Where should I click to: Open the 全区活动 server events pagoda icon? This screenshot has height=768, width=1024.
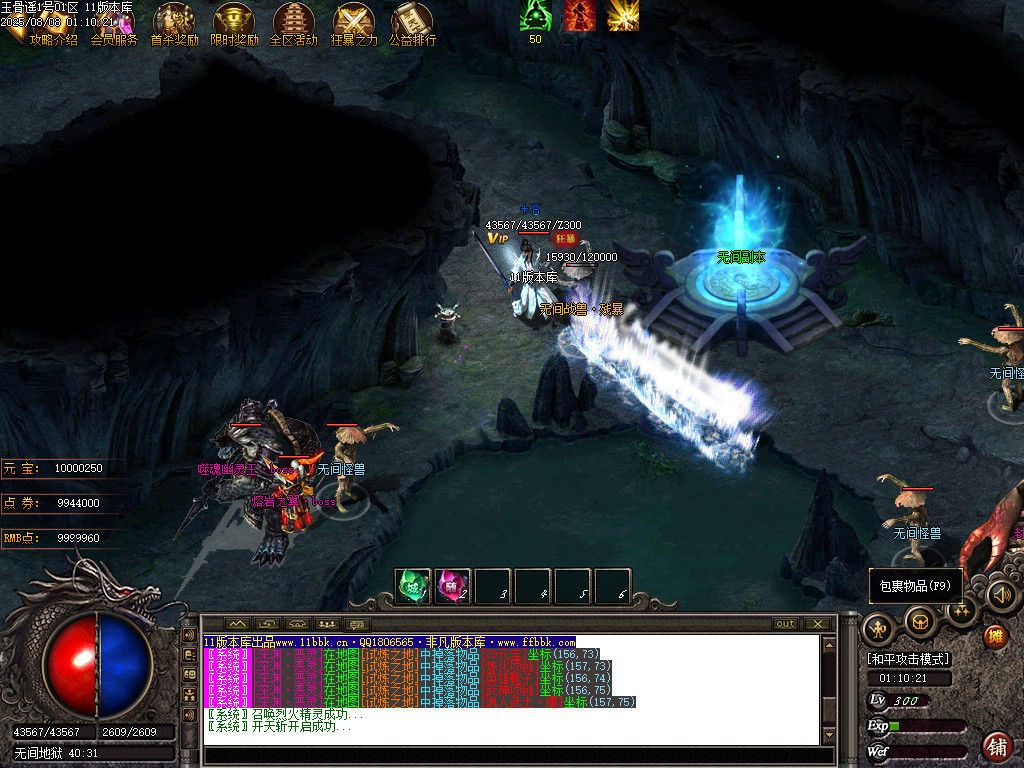point(294,24)
